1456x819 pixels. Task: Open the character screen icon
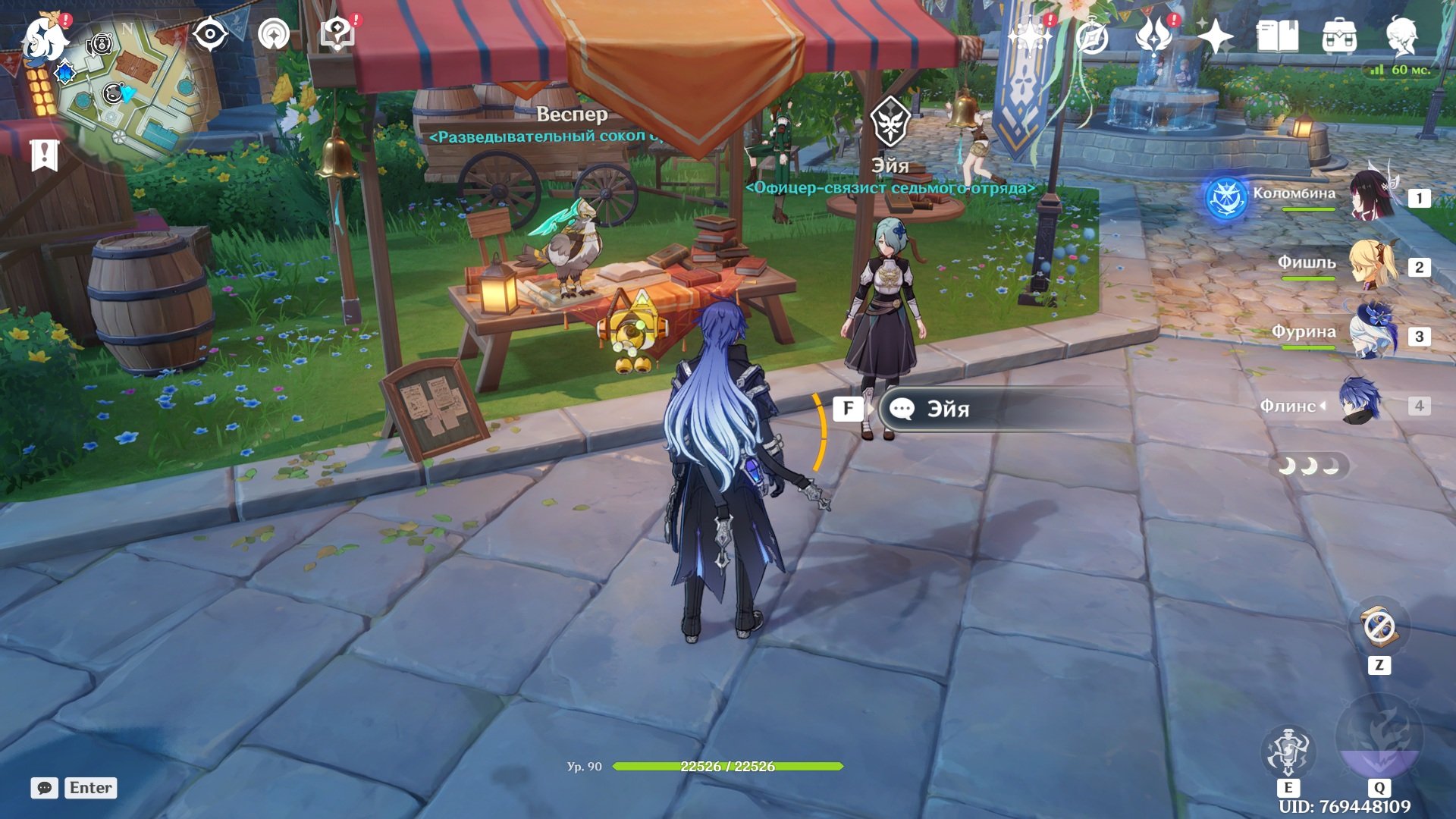point(1401,36)
